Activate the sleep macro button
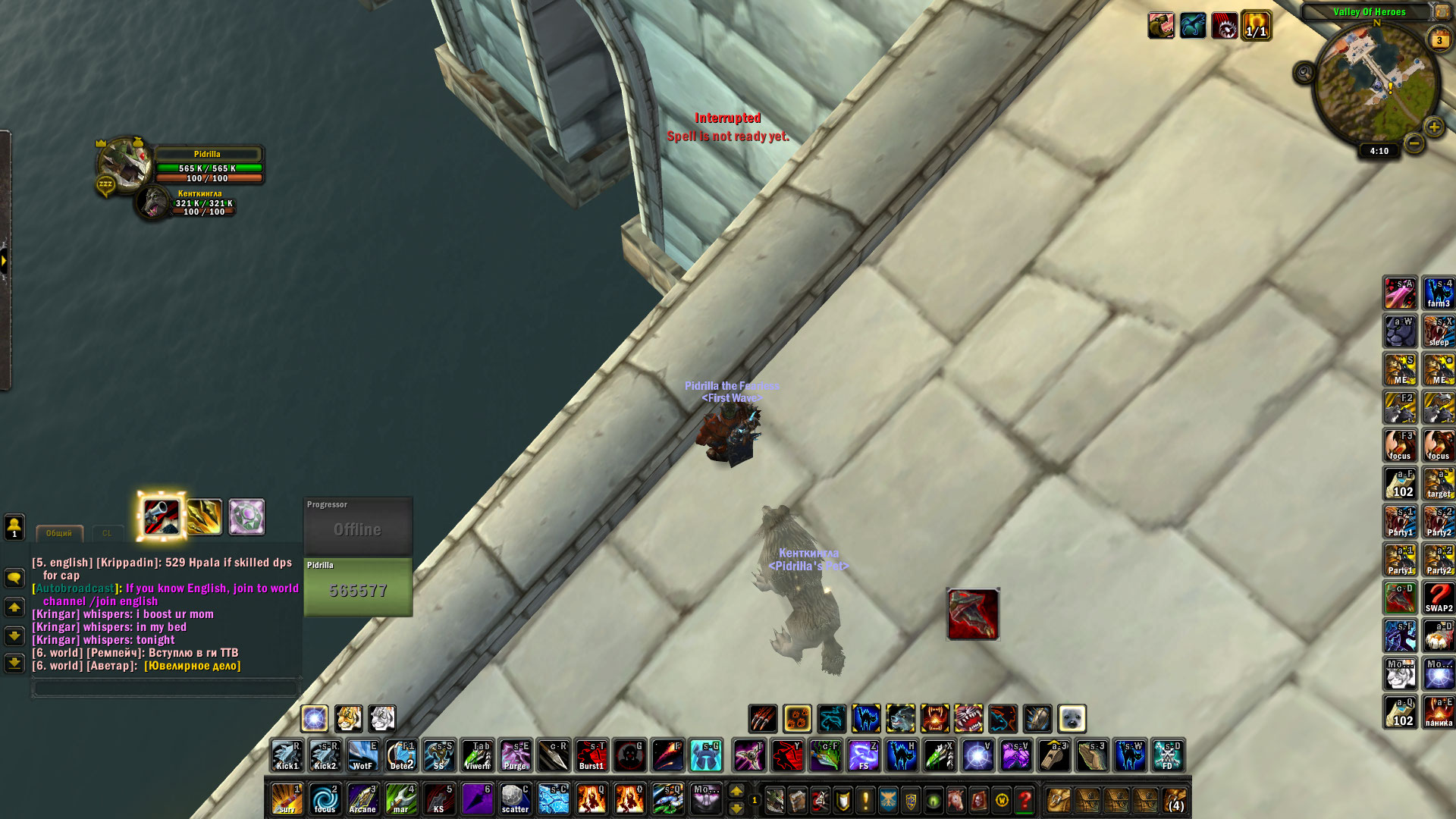This screenshot has height=819, width=1456. pos(1439,331)
